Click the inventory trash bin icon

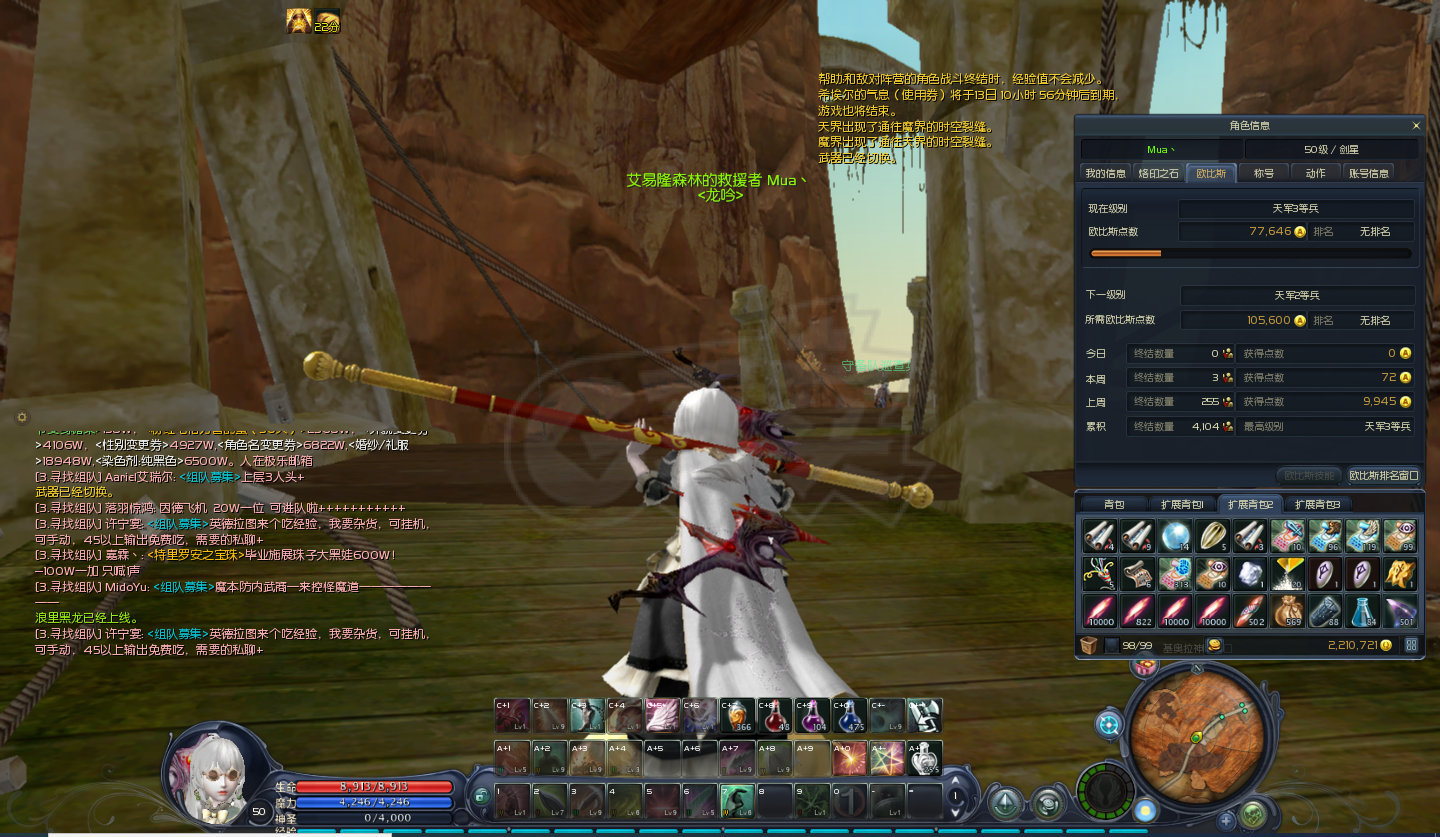(1090, 645)
